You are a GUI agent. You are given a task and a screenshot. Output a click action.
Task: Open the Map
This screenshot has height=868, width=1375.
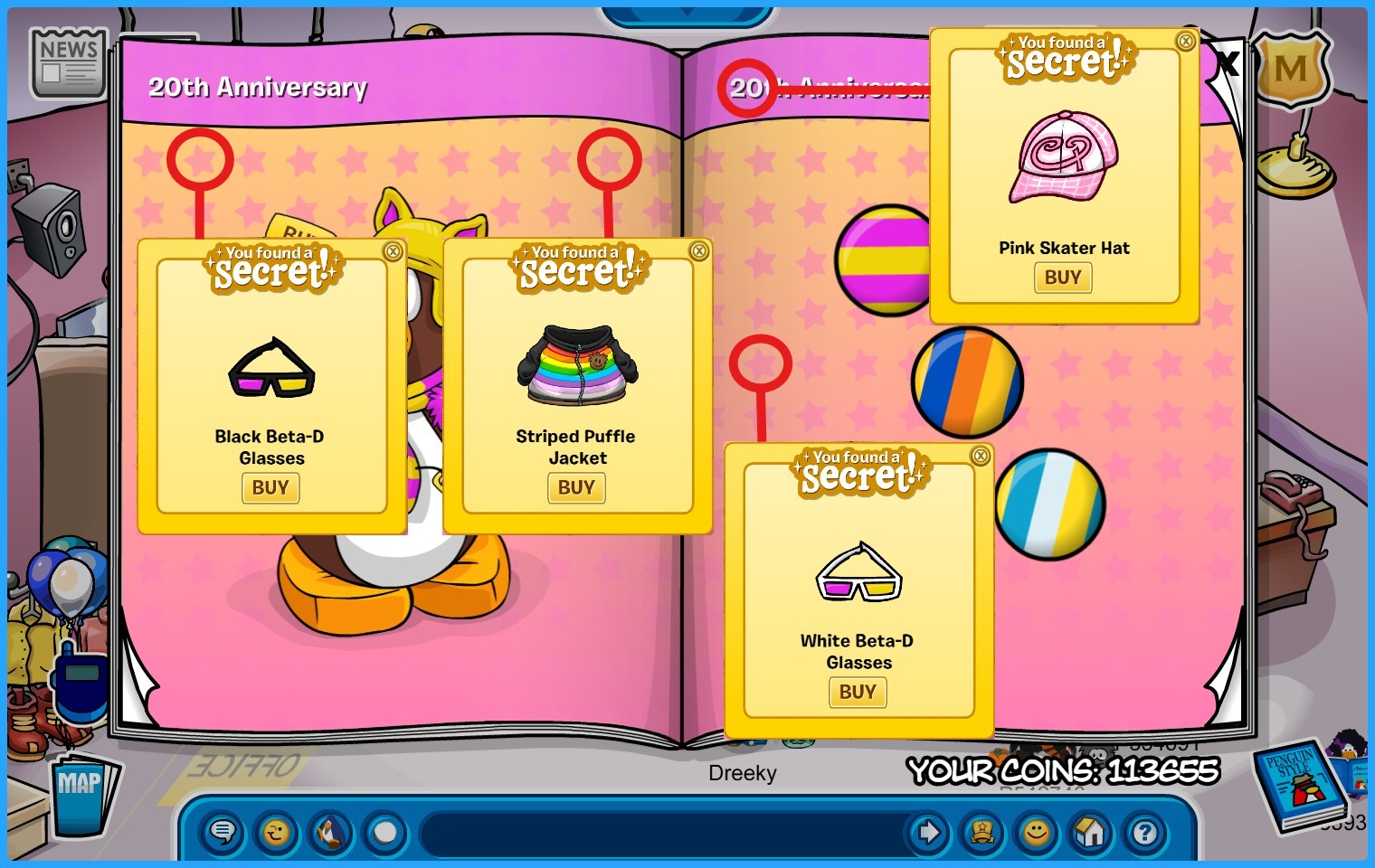(x=81, y=794)
